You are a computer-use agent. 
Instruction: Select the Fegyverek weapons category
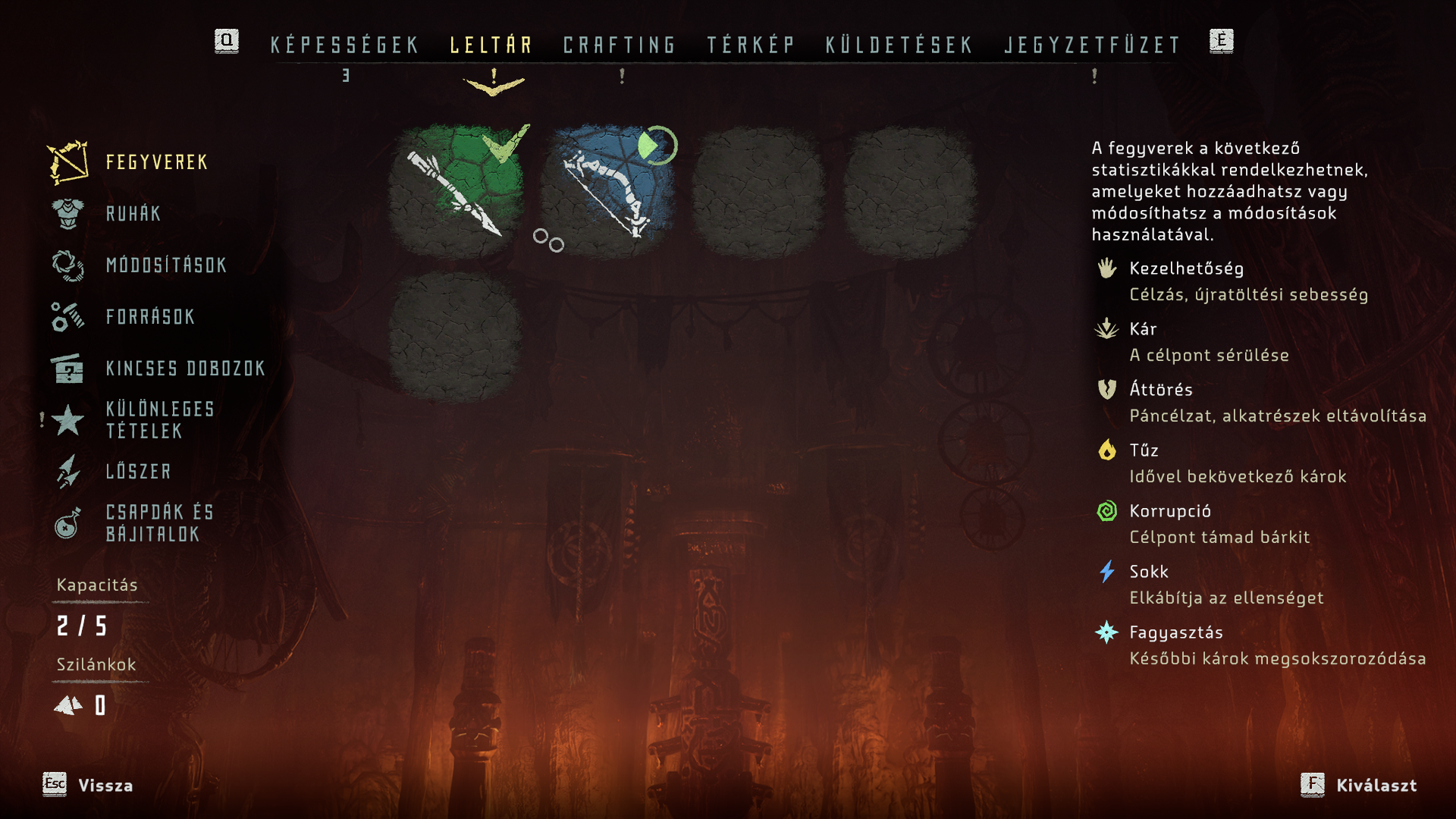click(x=156, y=162)
